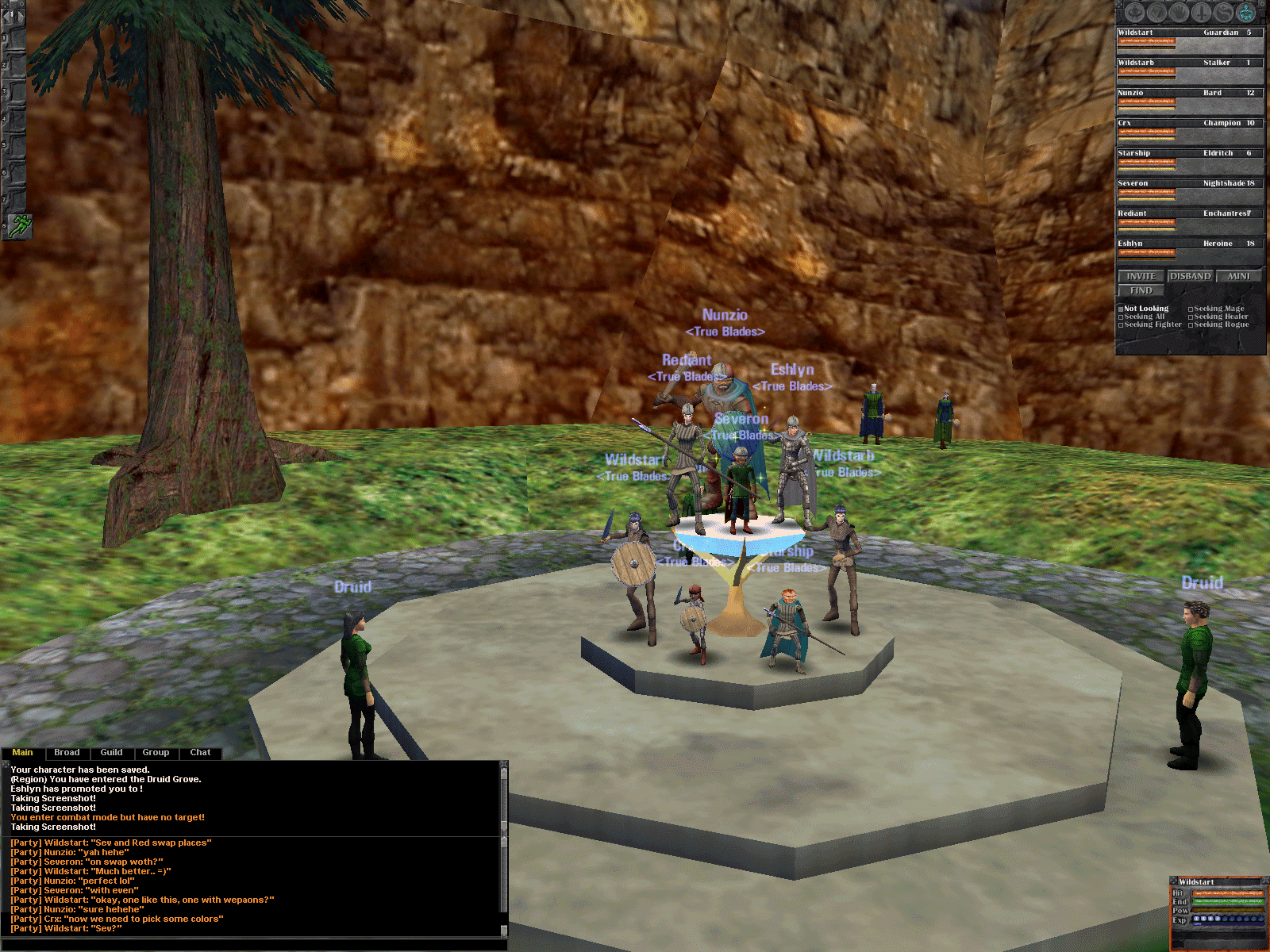Open the FIND group search

coord(1141,291)
